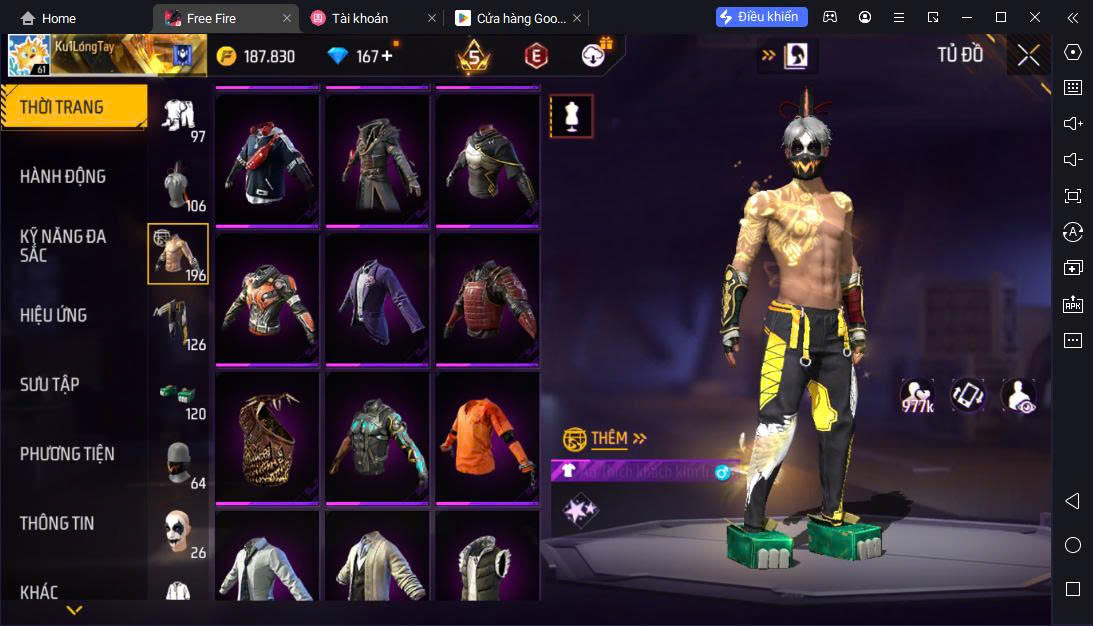This screenshot has height=626, width=1093.
Task: Tap the KuILôngTay player profile avatar
Action: coord(29,56)
